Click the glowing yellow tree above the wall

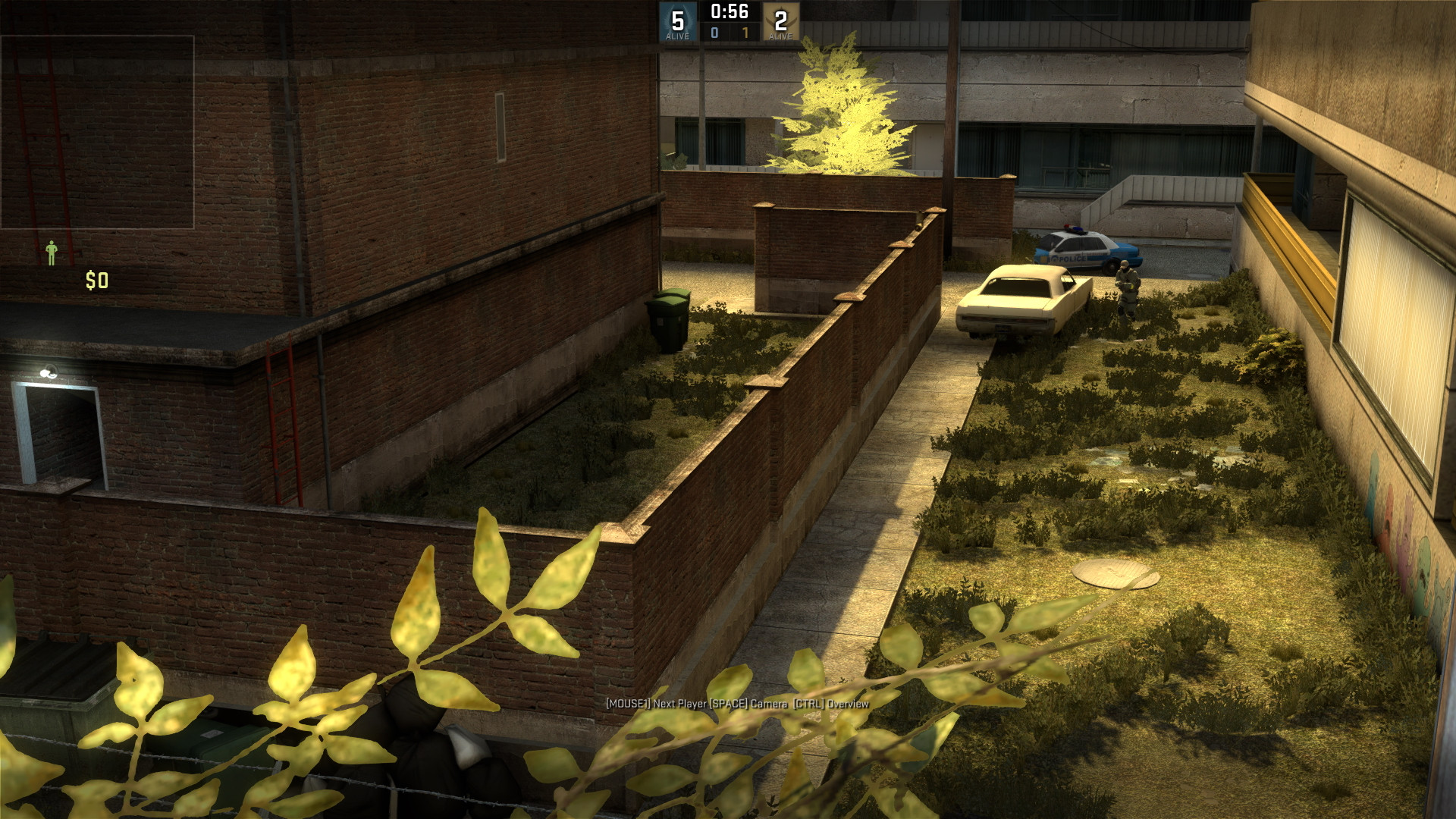842,106
